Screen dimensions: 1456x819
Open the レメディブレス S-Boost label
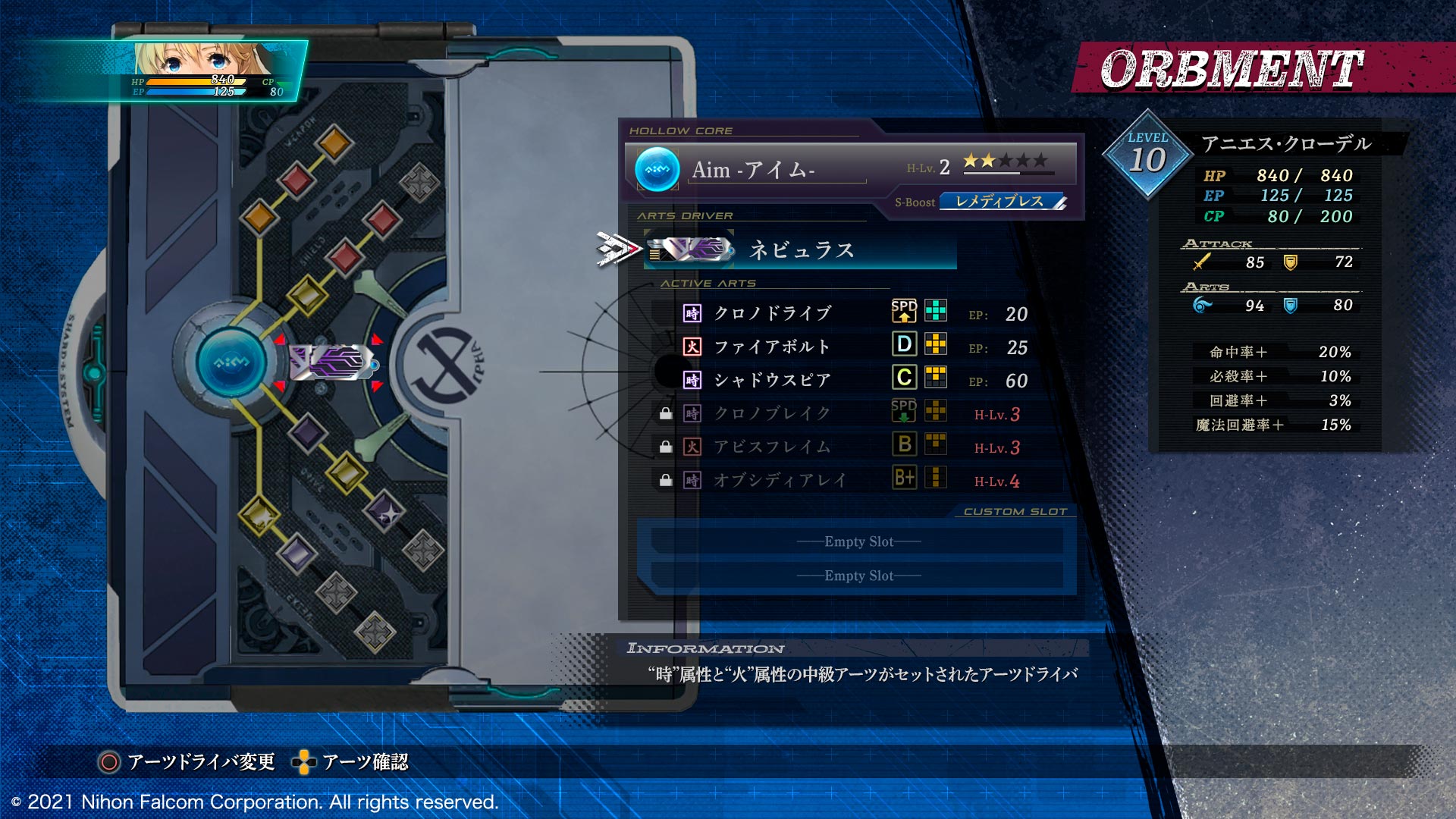coord(1001,202)
